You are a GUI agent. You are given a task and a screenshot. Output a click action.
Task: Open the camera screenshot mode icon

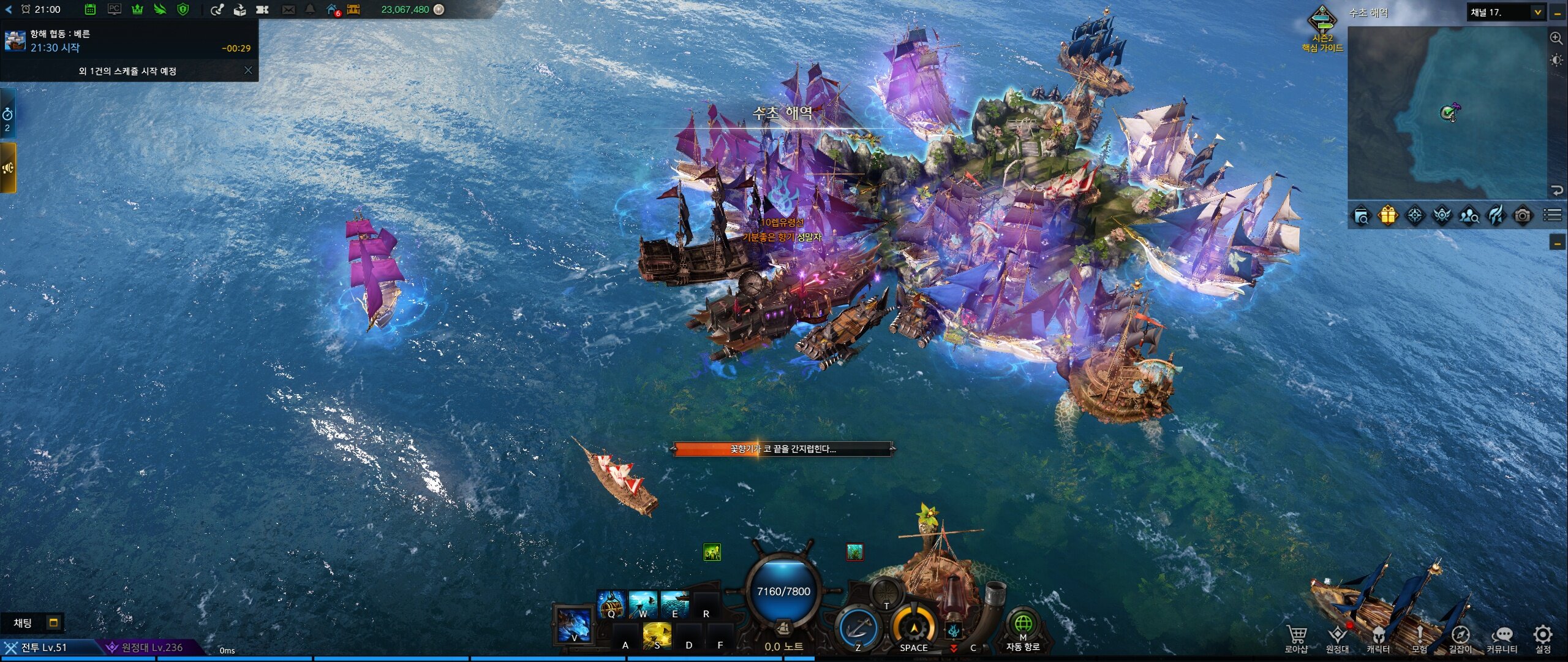click(x=1523, y=215)
